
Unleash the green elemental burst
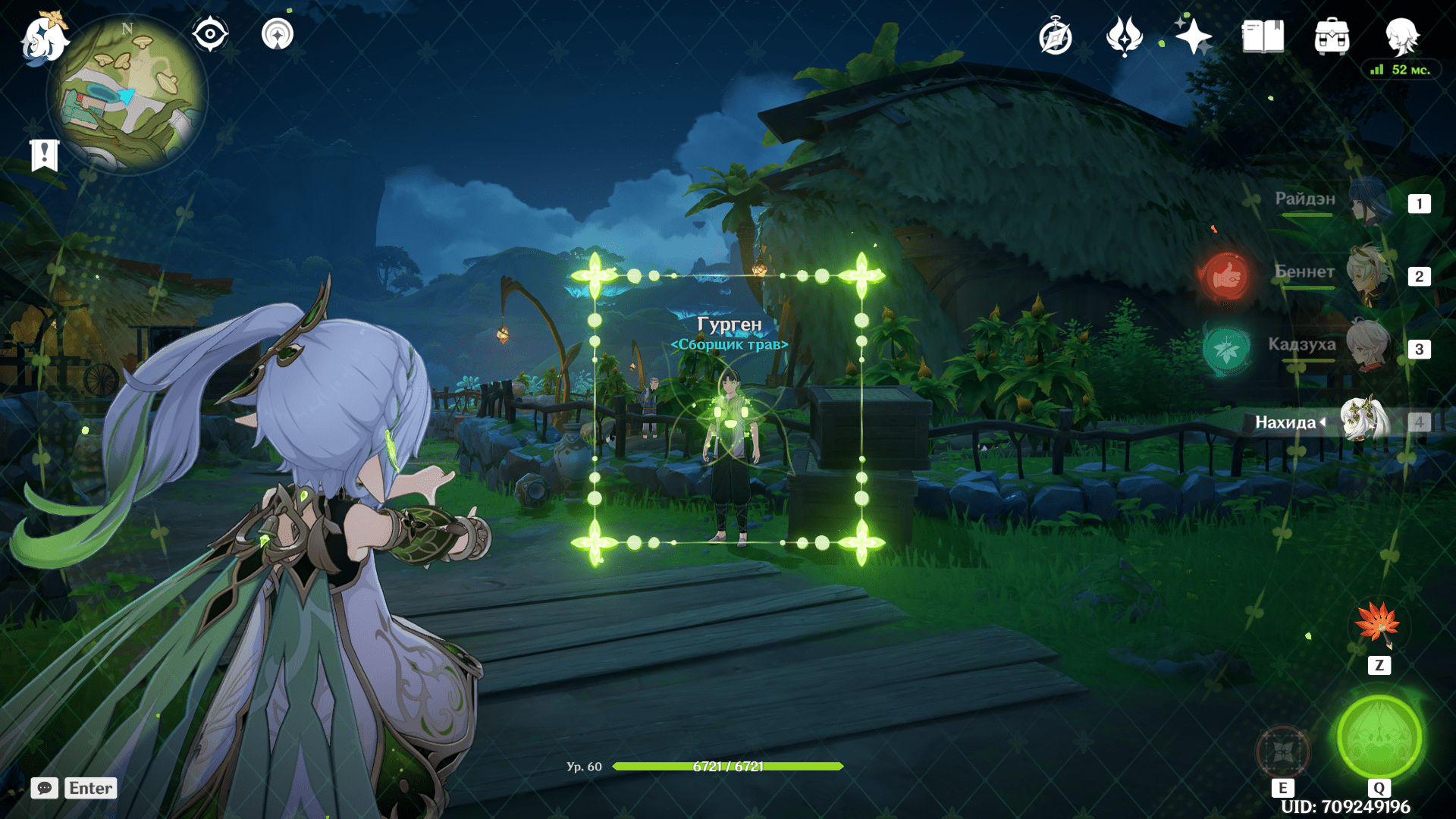pyautogui.click(x=1379, y=736)
